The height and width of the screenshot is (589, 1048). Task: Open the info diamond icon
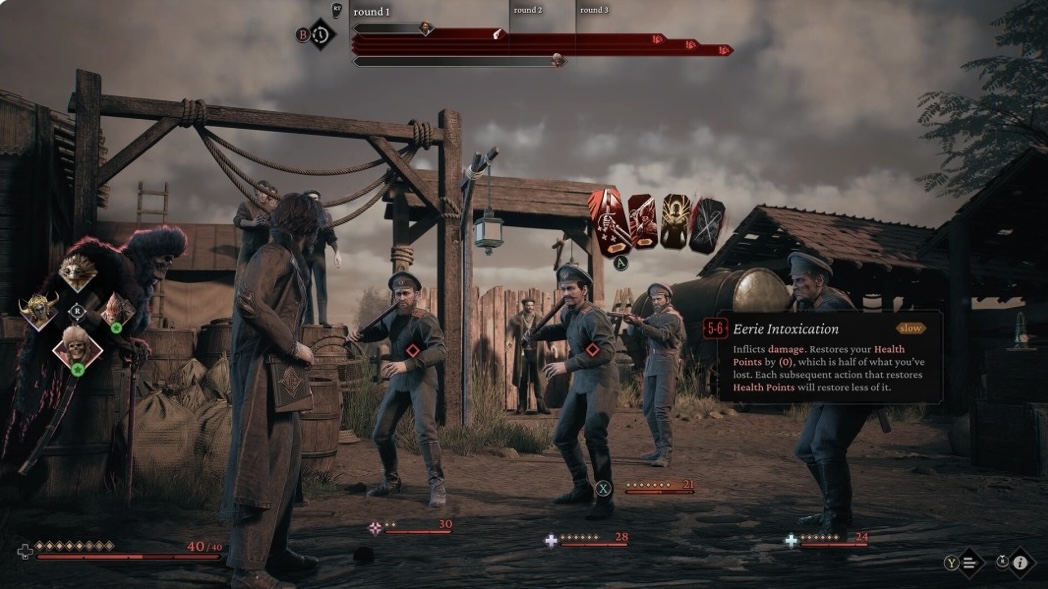click(x=1020, y=562)
